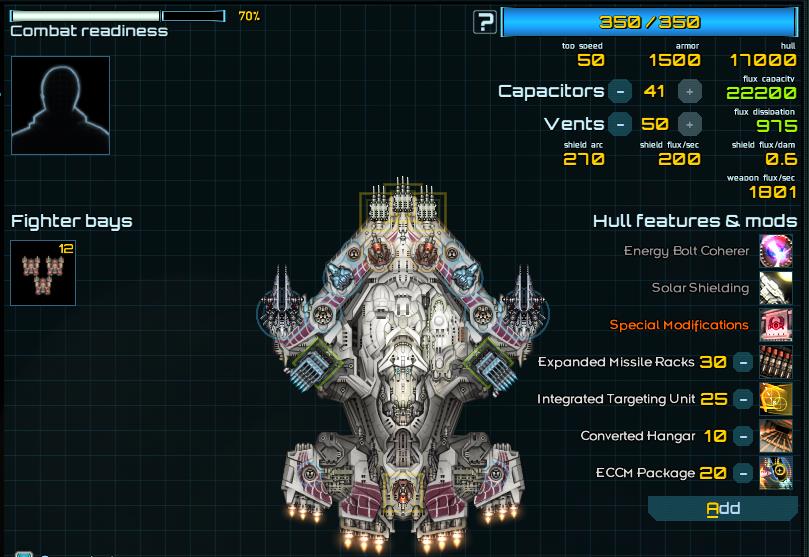Increase Vents with the plus button
Image resolution: width=809 pixels, height=557 pixels.
tap(689, 124)
